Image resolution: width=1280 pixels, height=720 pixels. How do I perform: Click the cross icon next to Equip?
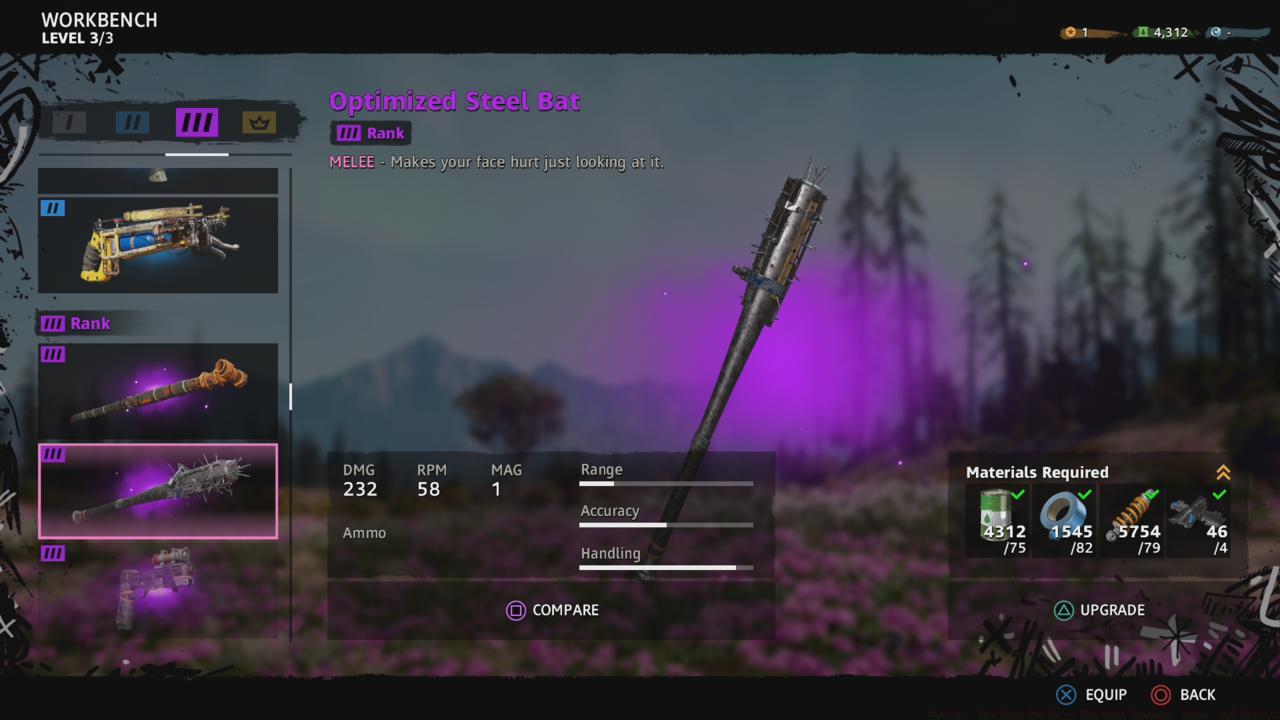pyautogui.click(x=1065, y=694)
